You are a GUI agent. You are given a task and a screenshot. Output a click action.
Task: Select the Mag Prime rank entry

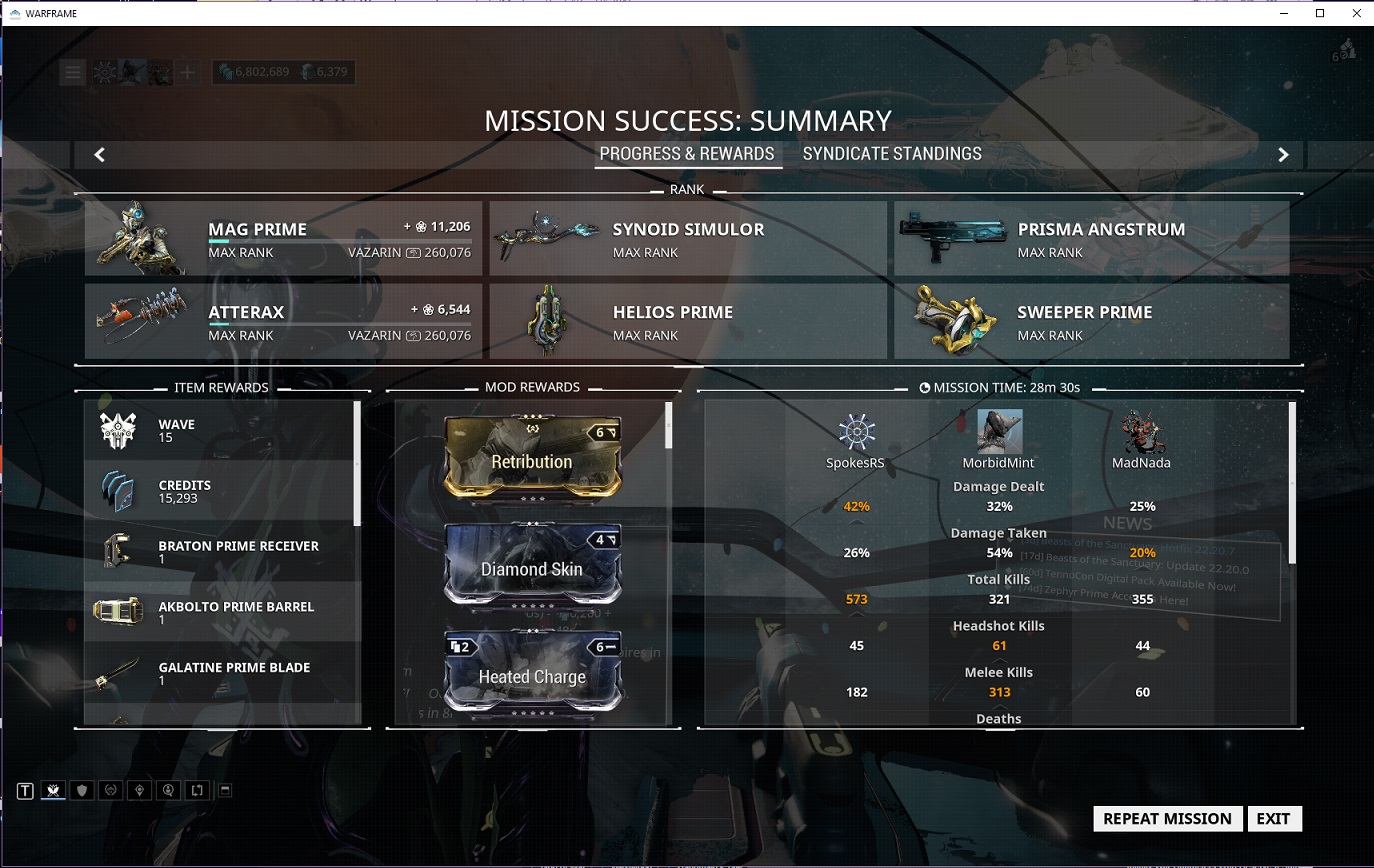point(283,239)
